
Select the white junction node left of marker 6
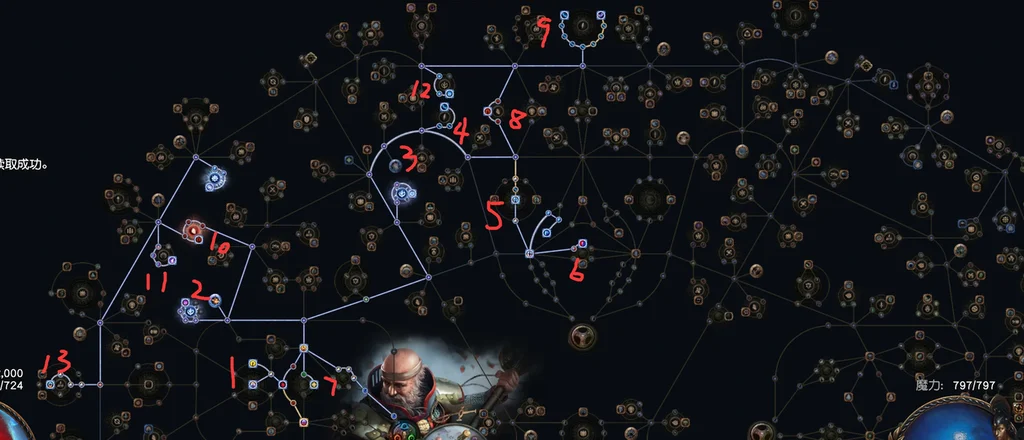coord(530,253)
